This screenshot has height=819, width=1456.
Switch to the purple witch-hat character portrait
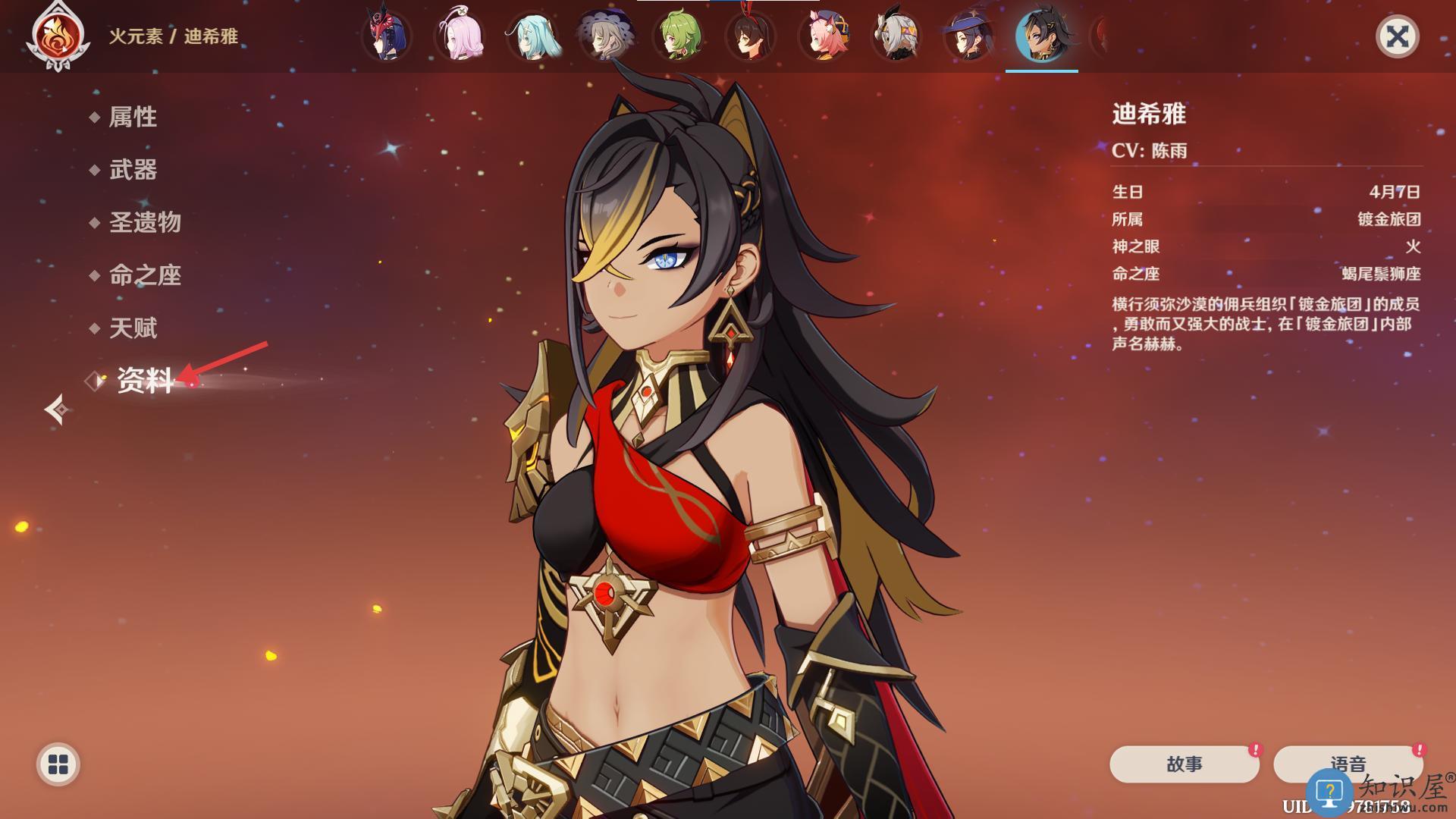click(x=969, y=36)
